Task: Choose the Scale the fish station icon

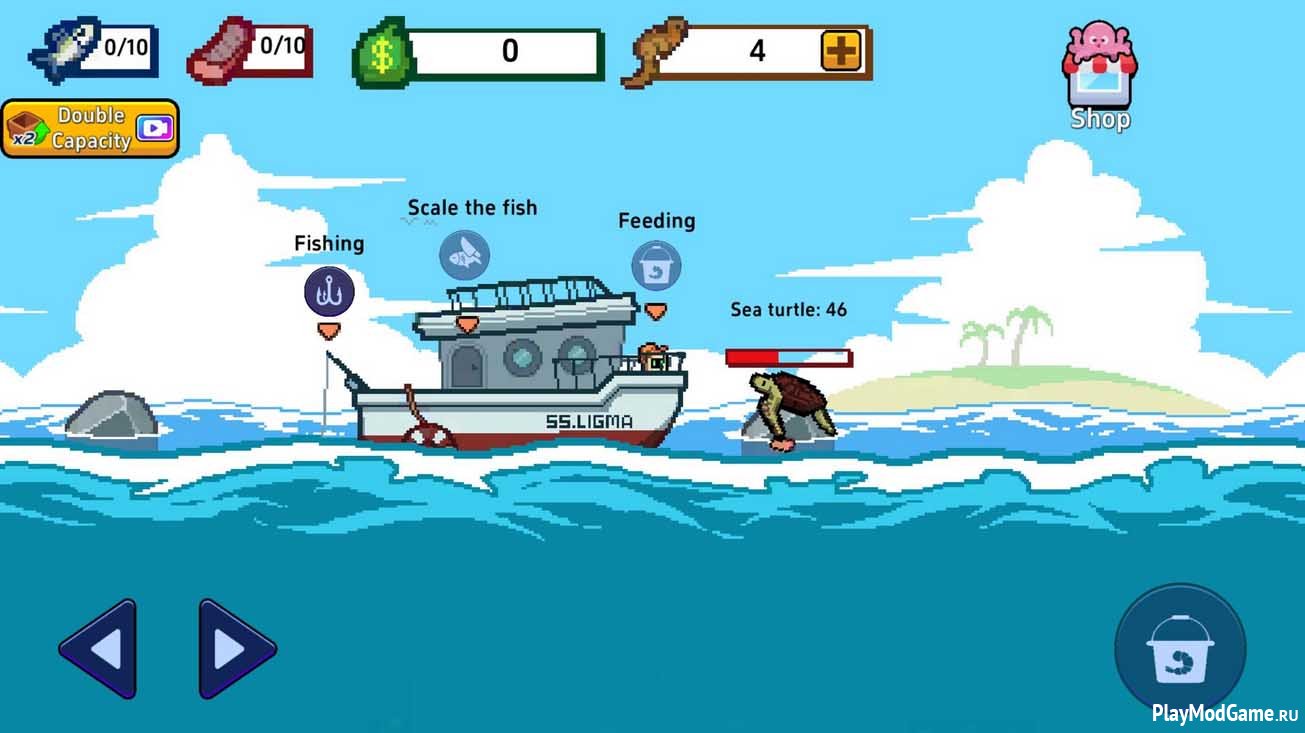Action: 465,255
